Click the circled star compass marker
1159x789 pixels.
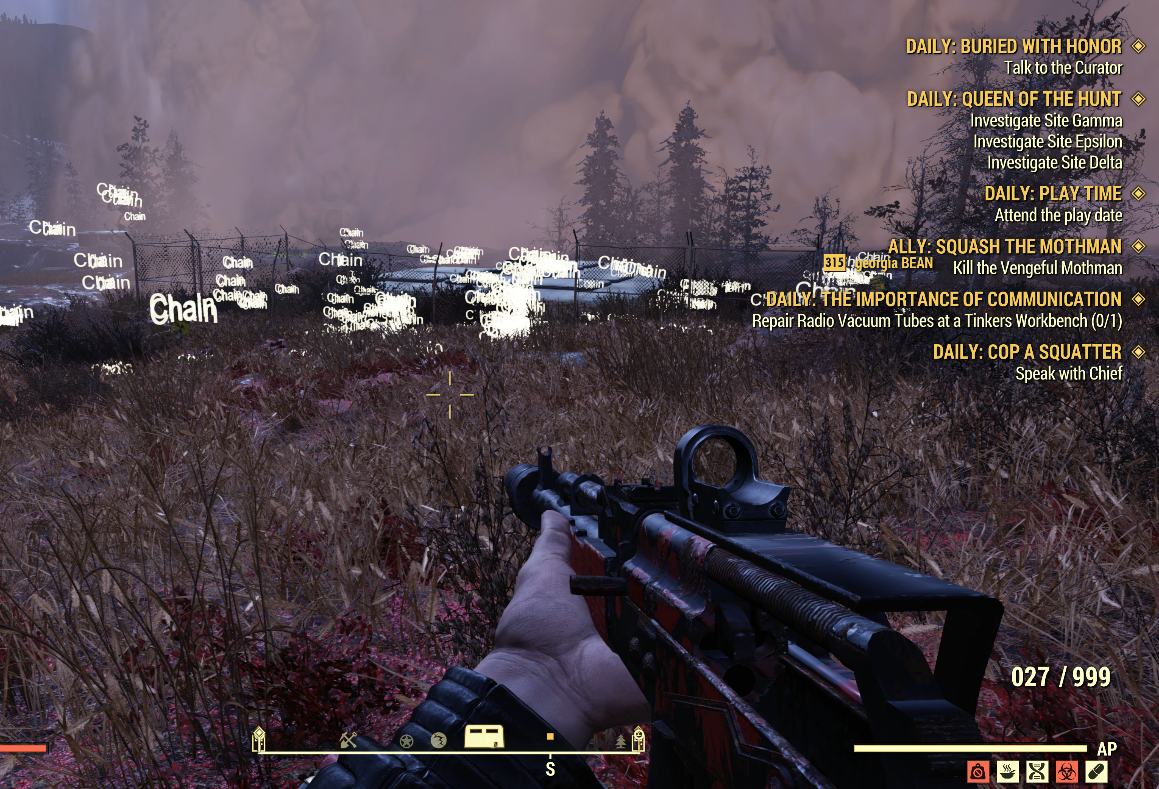pyautogui.click(x=407, y=740)
